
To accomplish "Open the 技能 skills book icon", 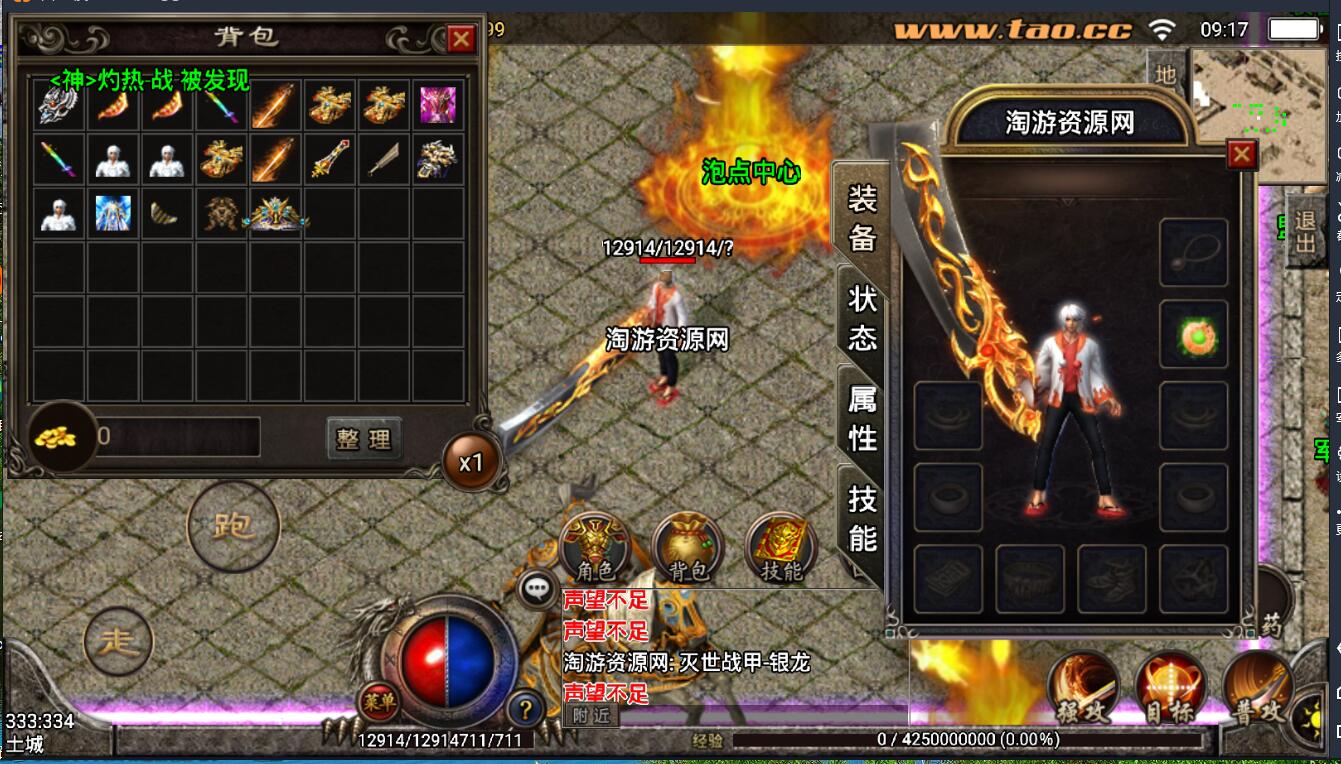I will tap(781, 548).
